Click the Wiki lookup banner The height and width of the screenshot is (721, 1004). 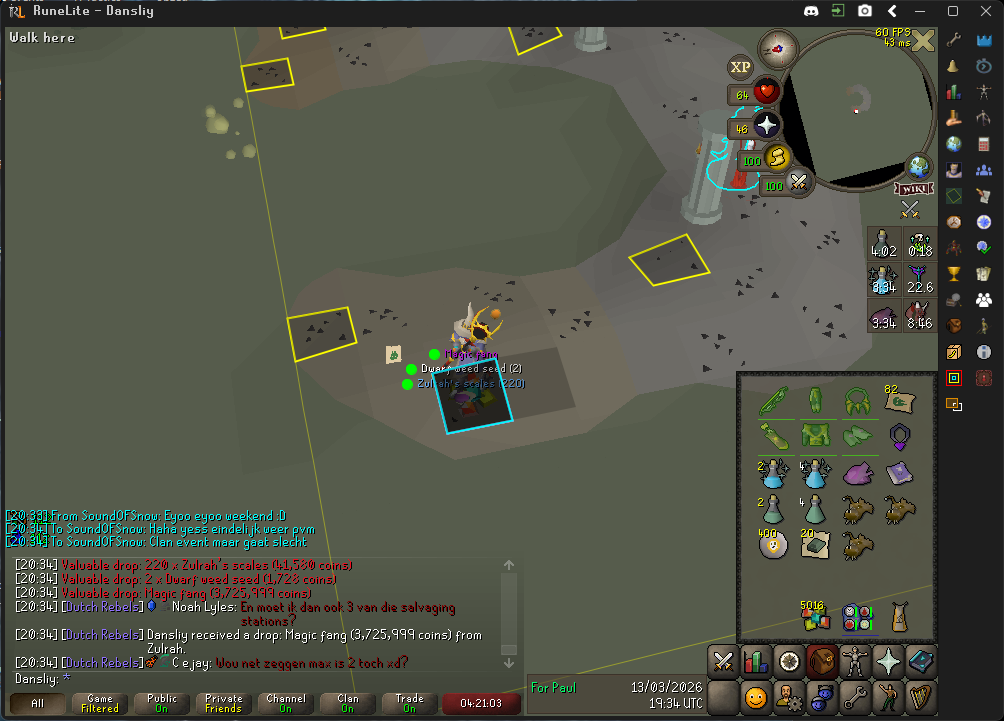(x=913, y=189)
